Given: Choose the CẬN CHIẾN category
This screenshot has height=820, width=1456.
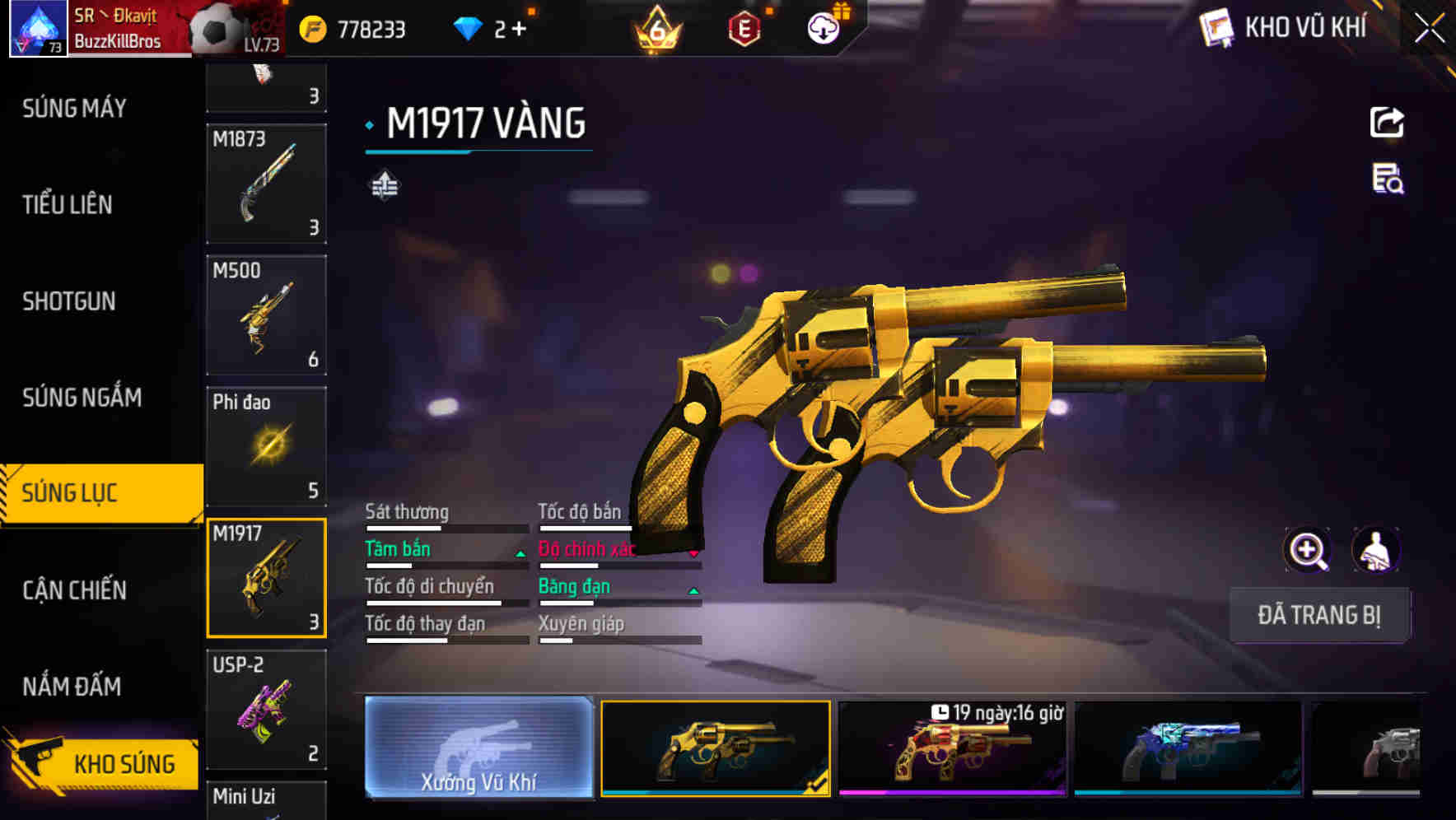Looking at the screenshot, I should 74,589.
